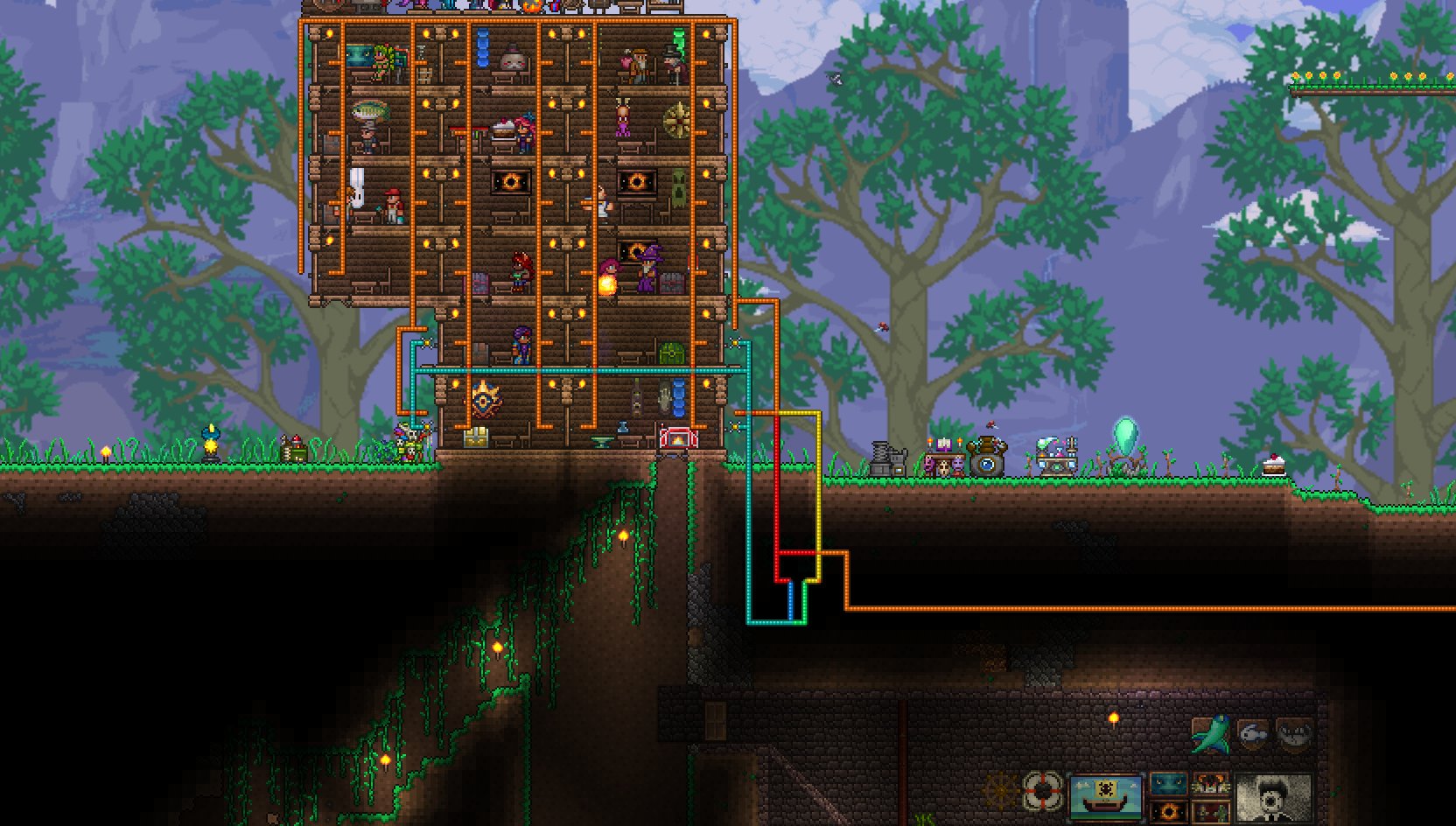Open the pink dresser beside the Stylist

click(x=480, y=281)
